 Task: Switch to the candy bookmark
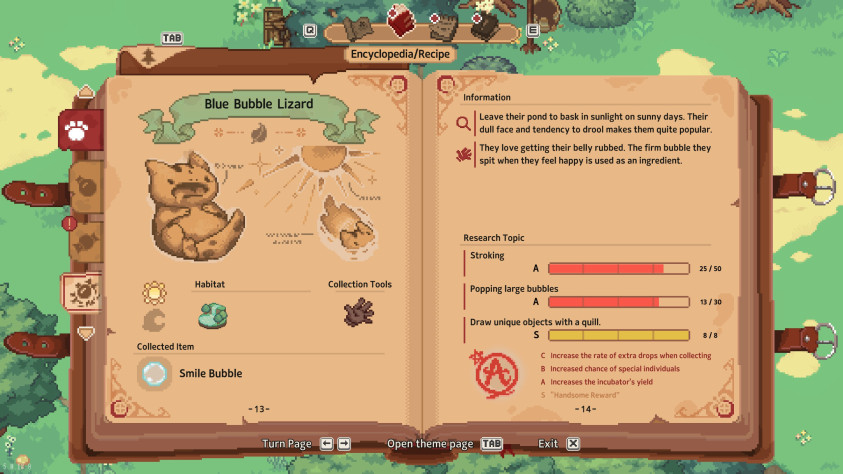86,240
